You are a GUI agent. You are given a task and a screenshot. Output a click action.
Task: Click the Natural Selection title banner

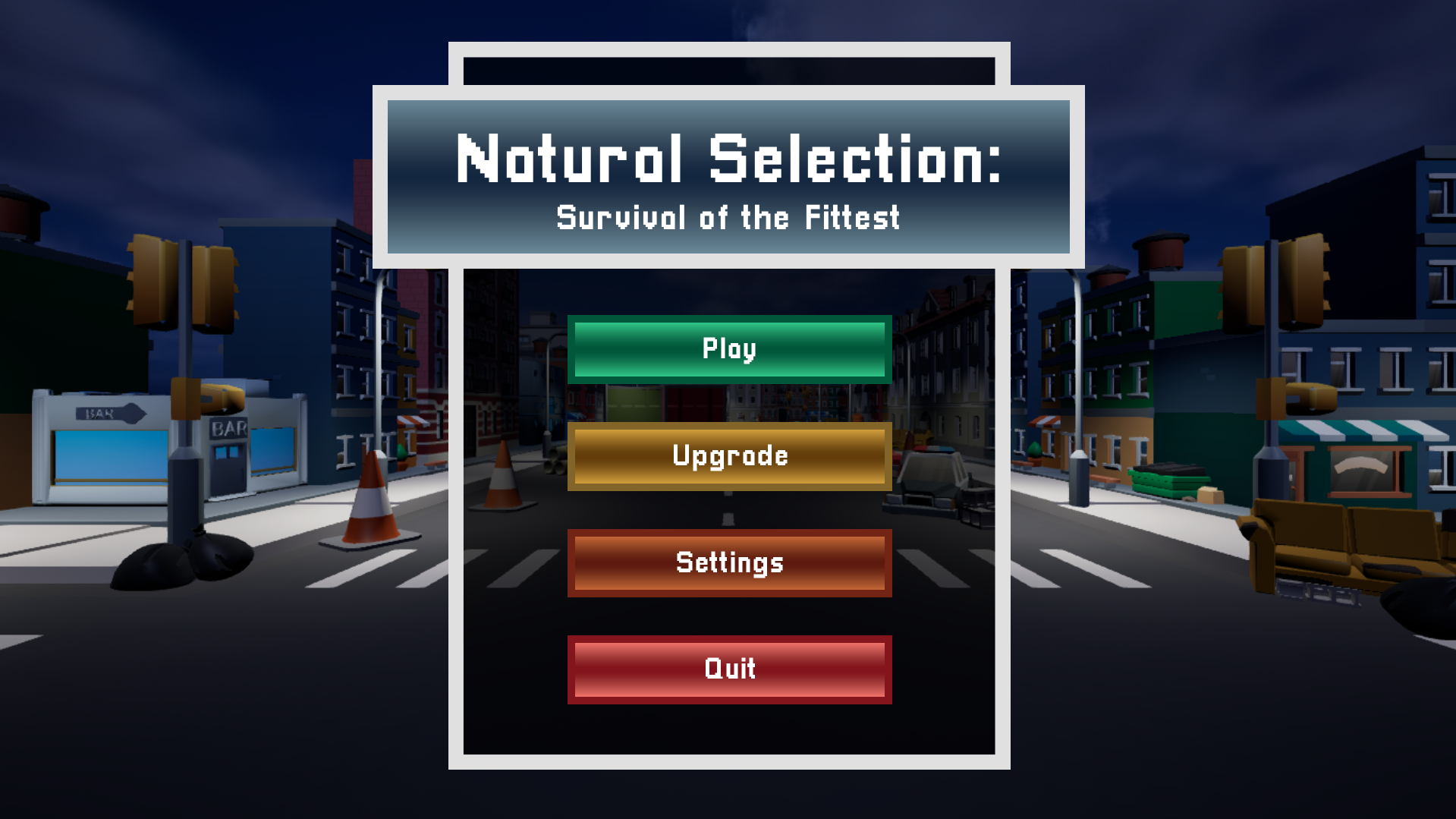click(728, 159)
